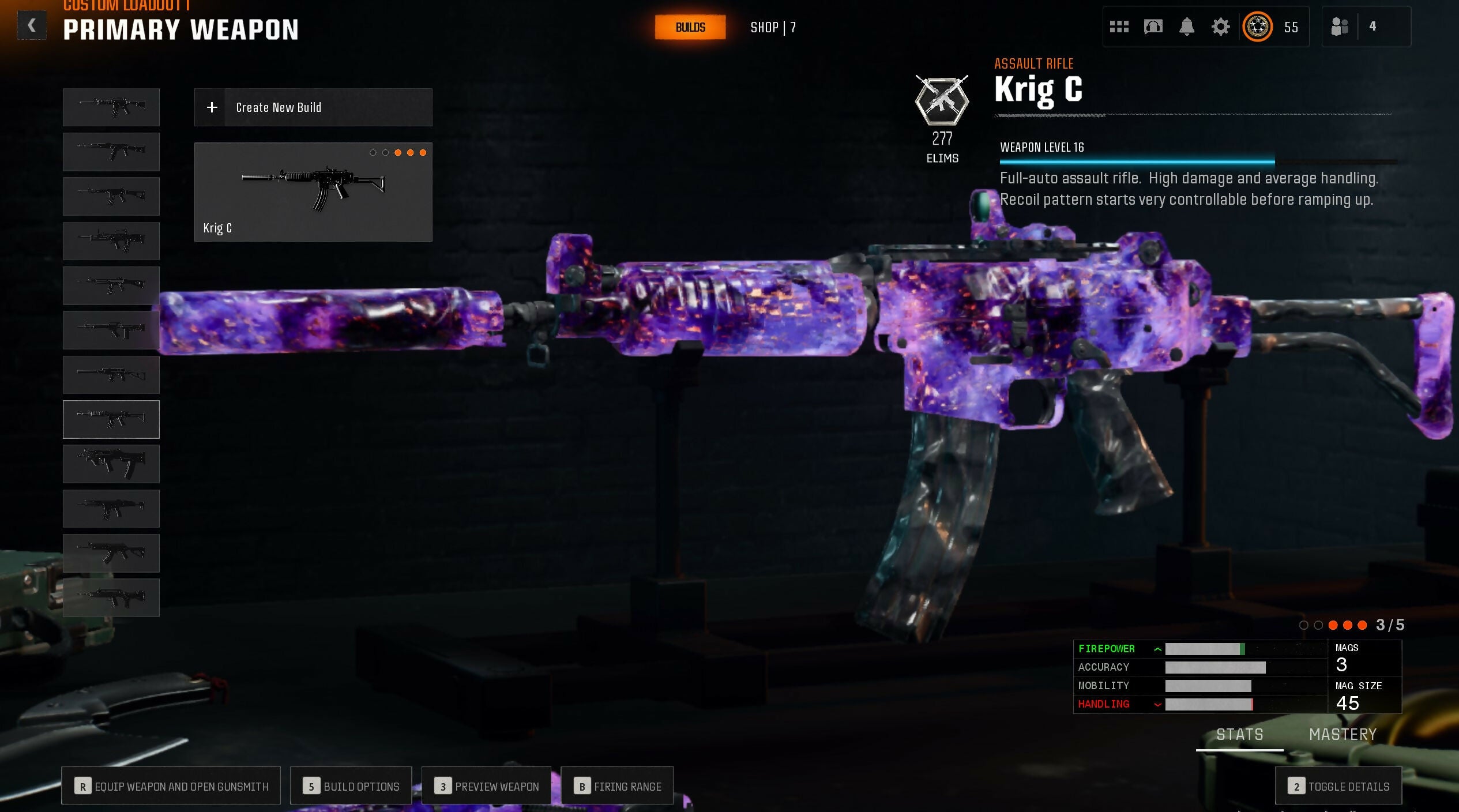Switch to the Stats tab
Screen dimensions: 1459x812
1239,735
